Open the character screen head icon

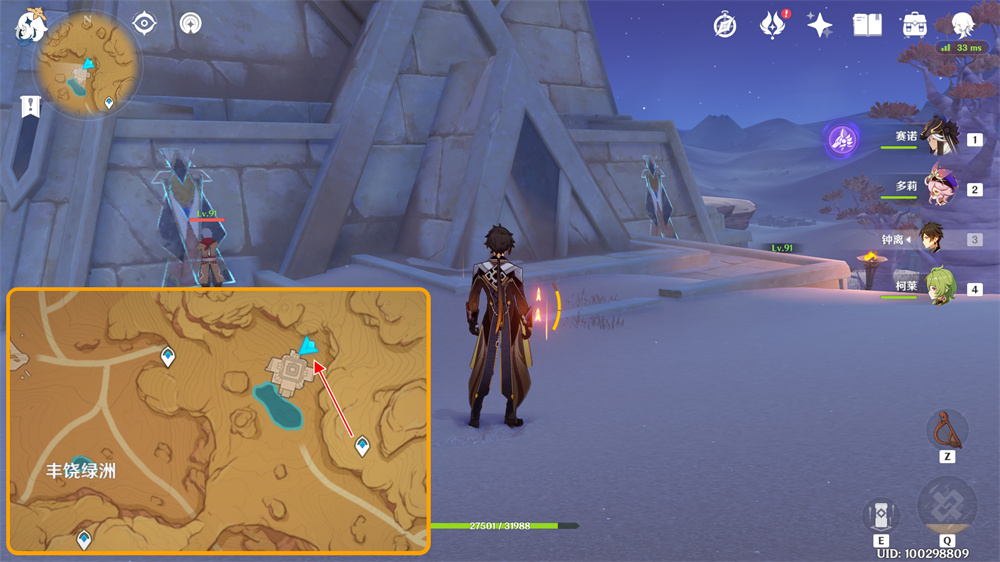pos(962,25)
